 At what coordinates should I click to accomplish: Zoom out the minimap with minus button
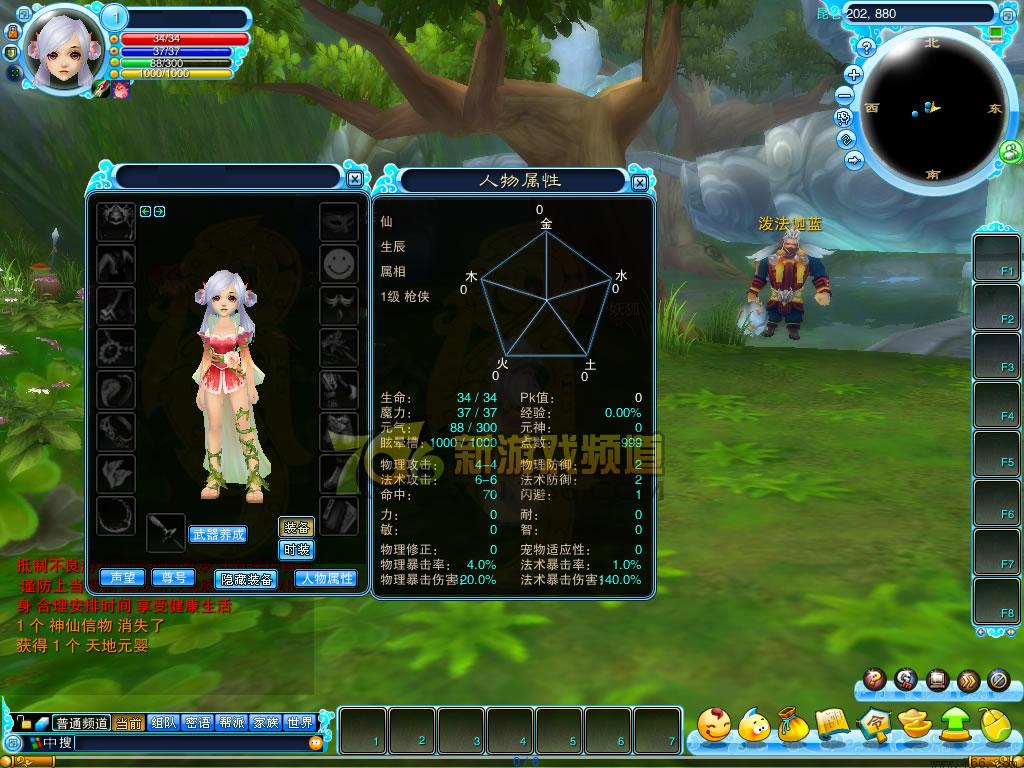click(845, 95)
